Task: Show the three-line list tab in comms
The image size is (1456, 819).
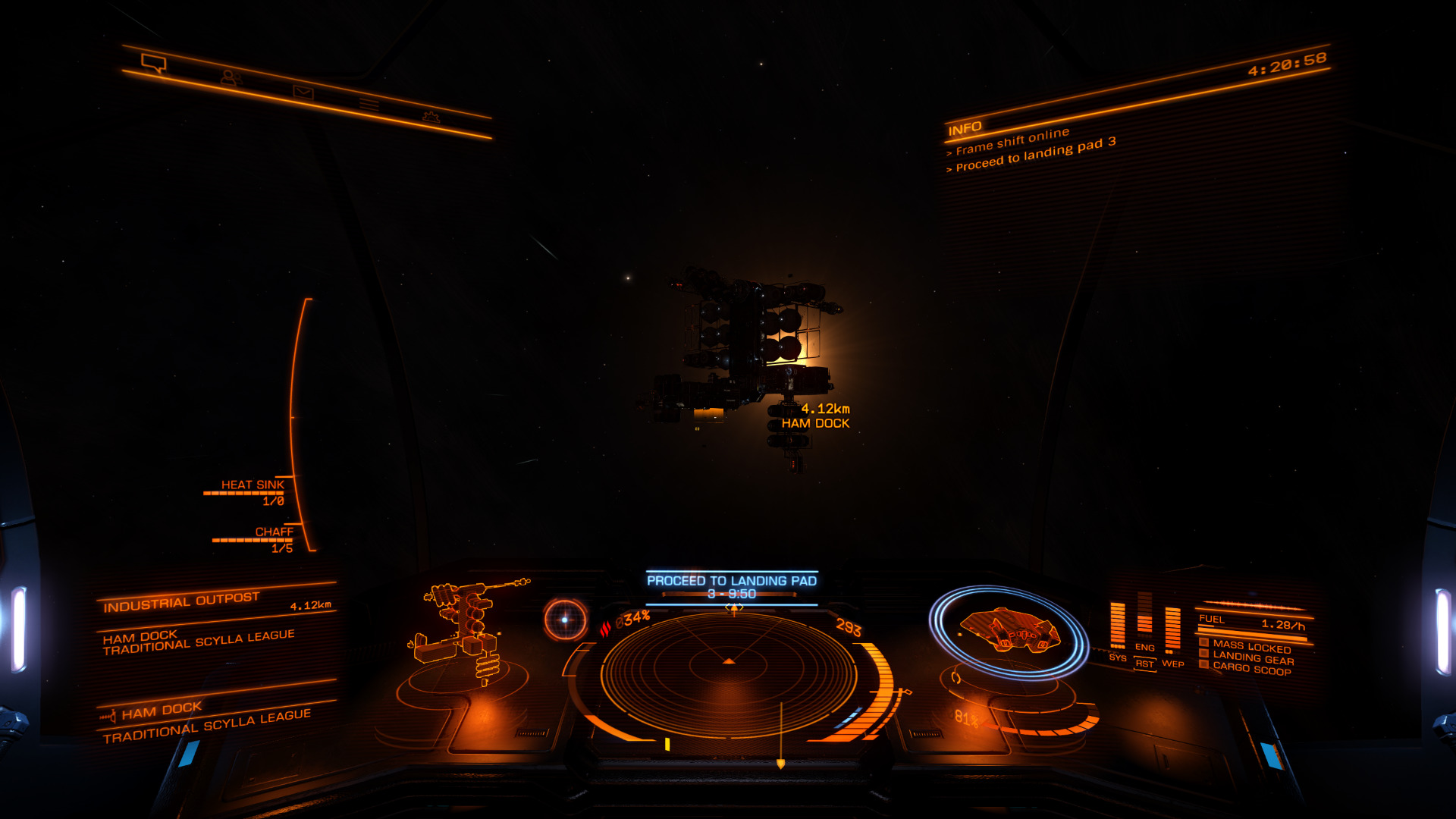Action: [369, 104]
